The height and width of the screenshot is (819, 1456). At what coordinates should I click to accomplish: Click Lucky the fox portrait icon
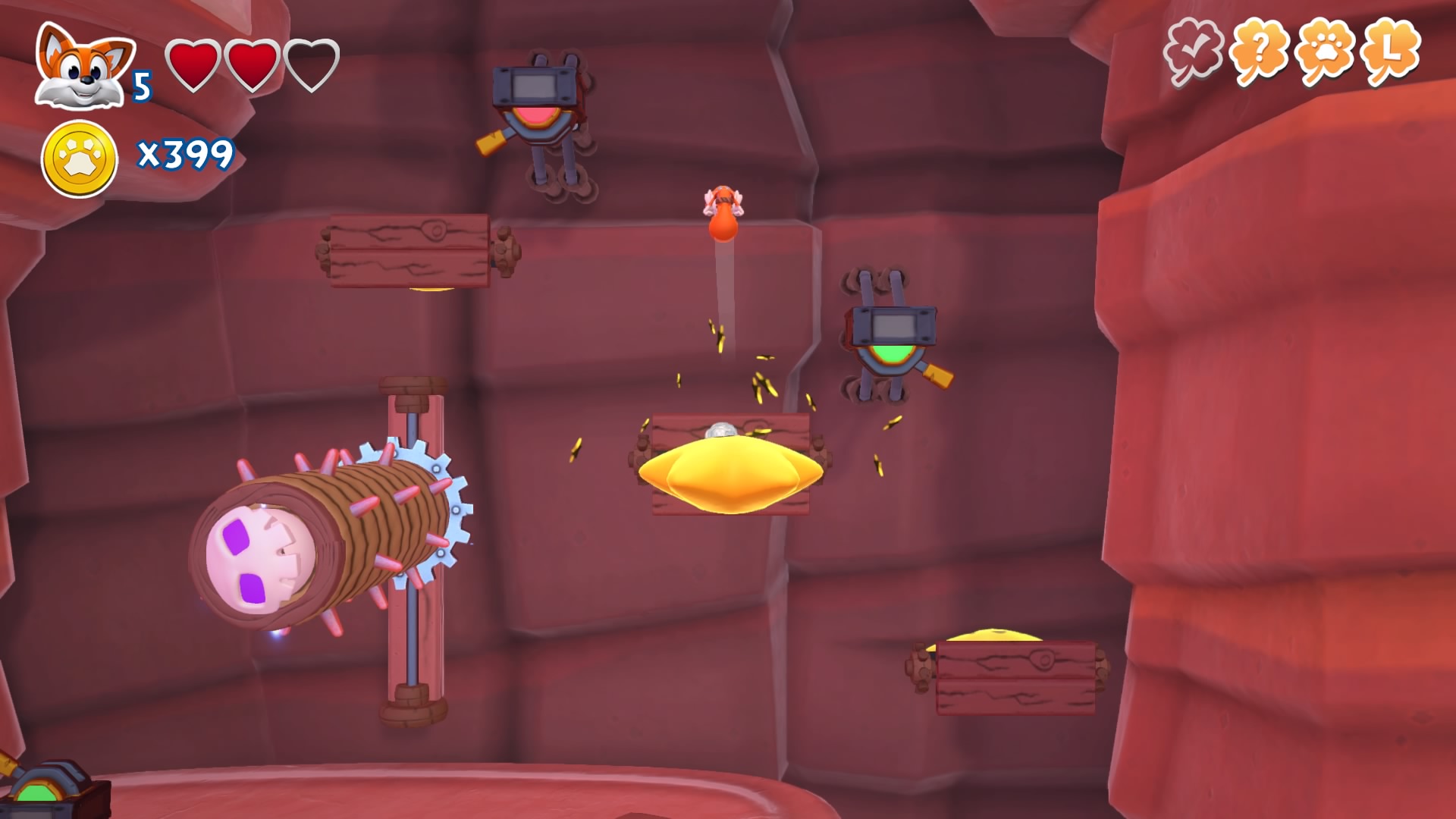pos(82,68)
